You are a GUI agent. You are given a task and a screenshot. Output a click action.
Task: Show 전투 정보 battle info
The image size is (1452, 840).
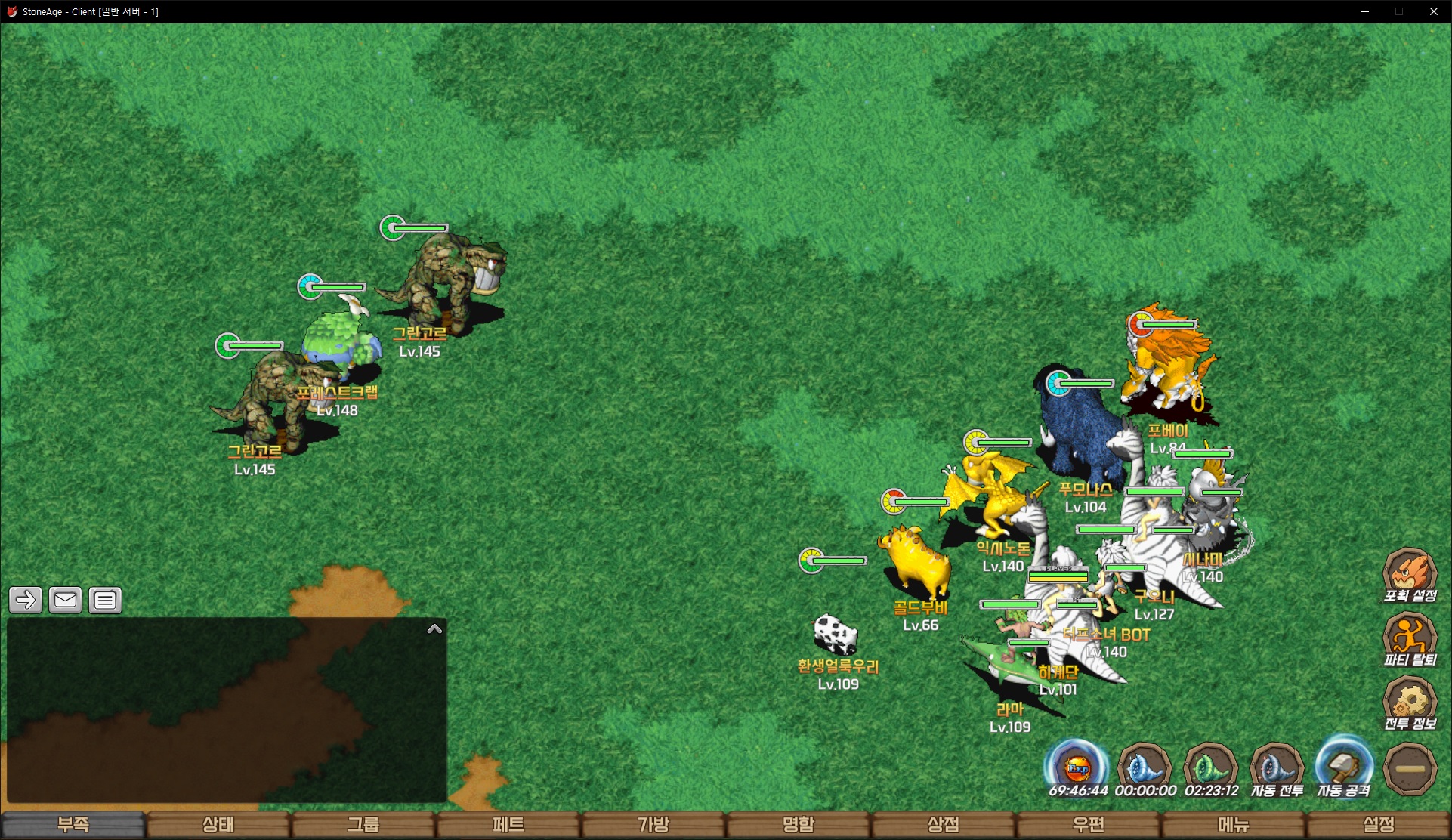[x=1410, y=703]
